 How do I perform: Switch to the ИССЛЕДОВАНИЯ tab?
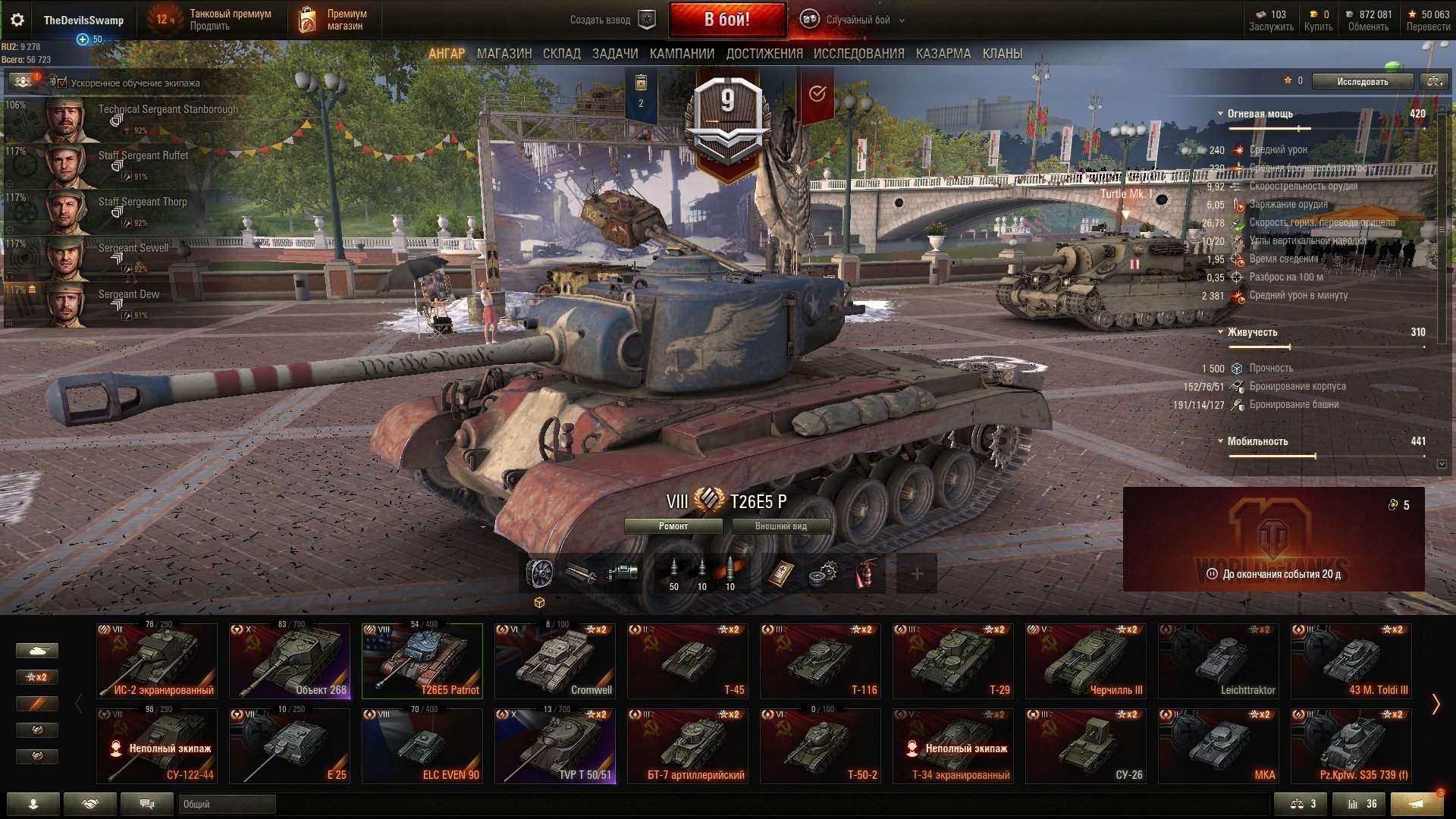coord(858,54)
